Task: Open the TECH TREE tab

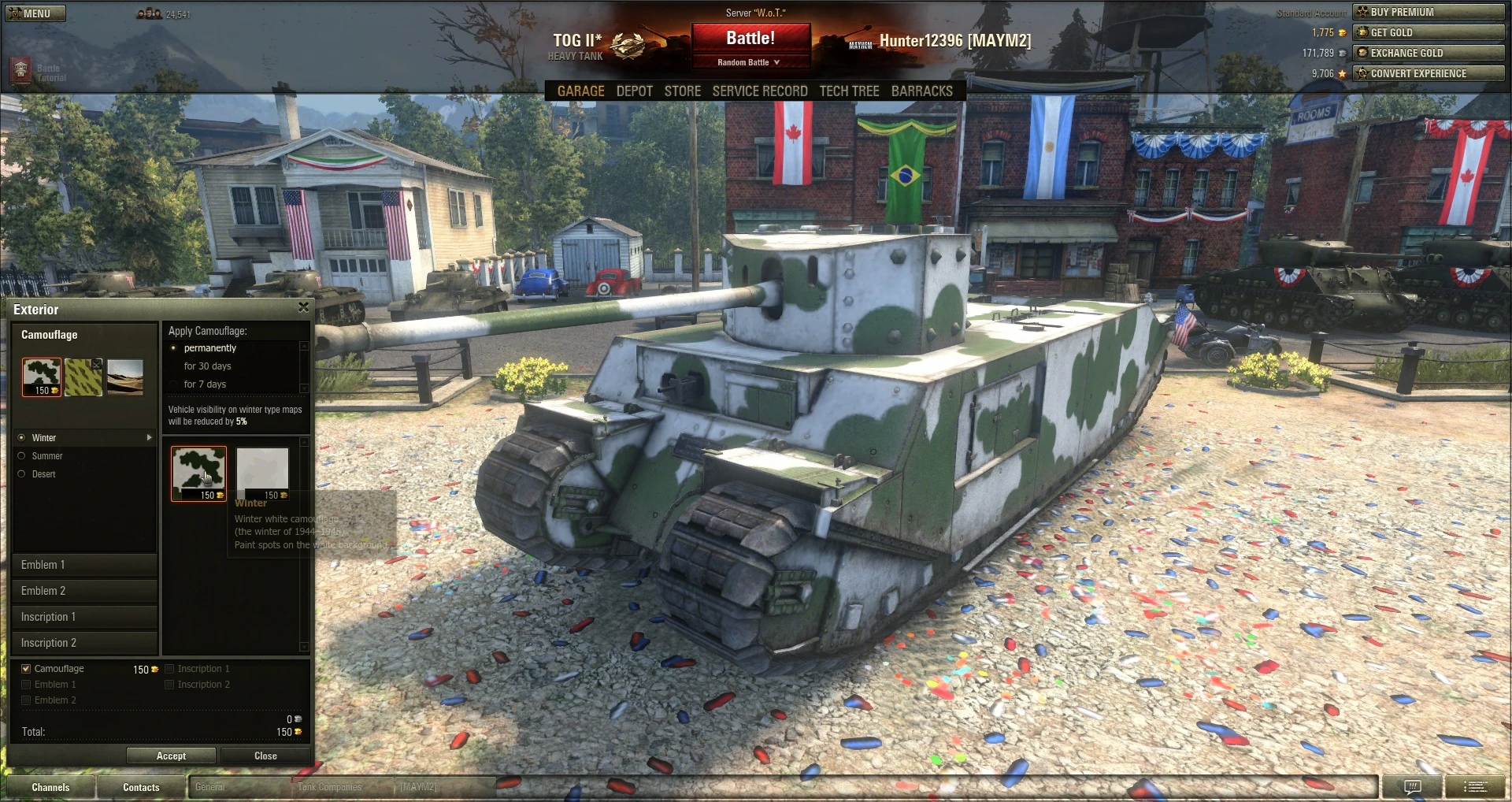Action: [x=848, y=91]
